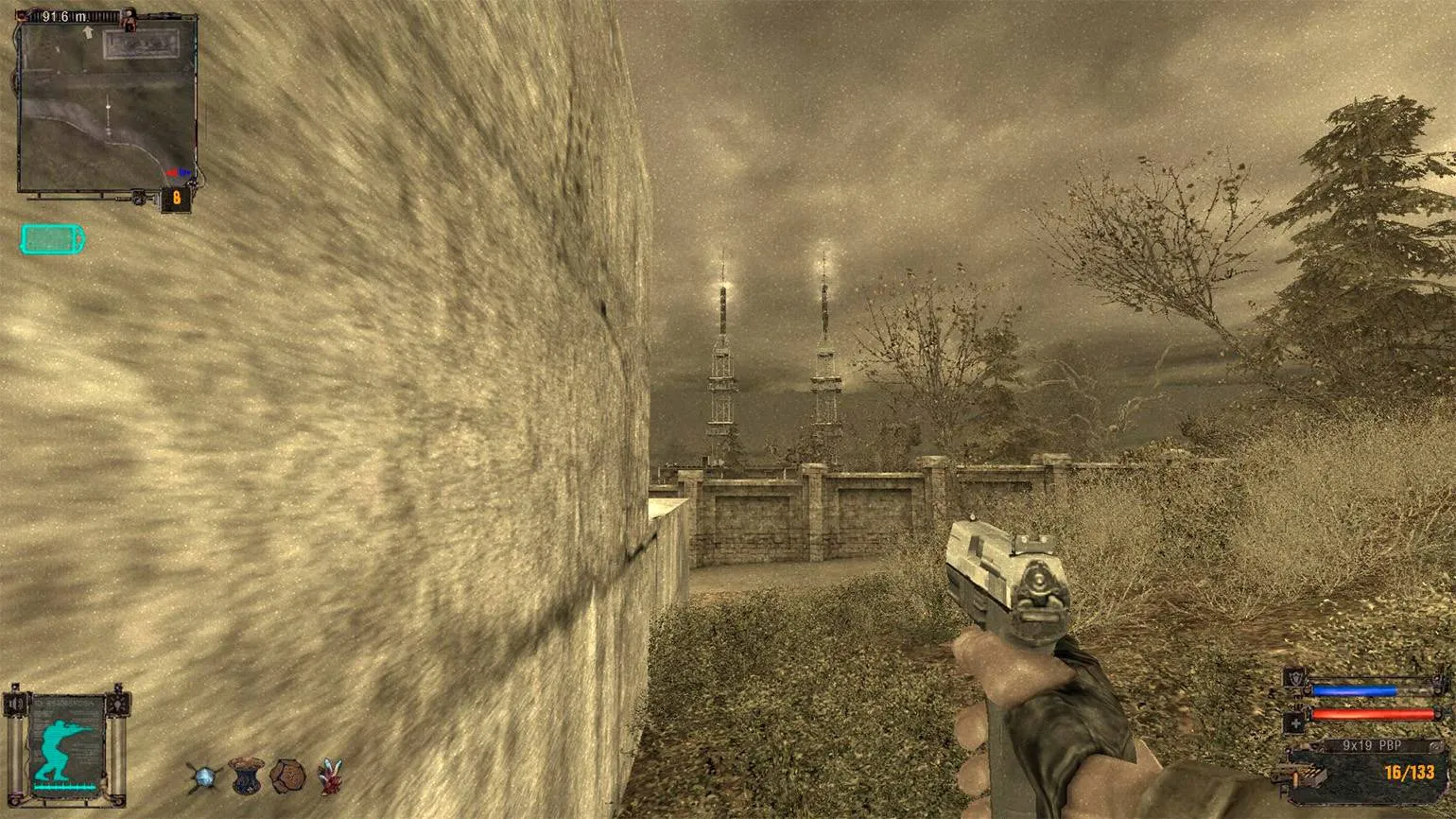
Task: Select the brown rock artifact icon
Action: [x=287, y=776]
